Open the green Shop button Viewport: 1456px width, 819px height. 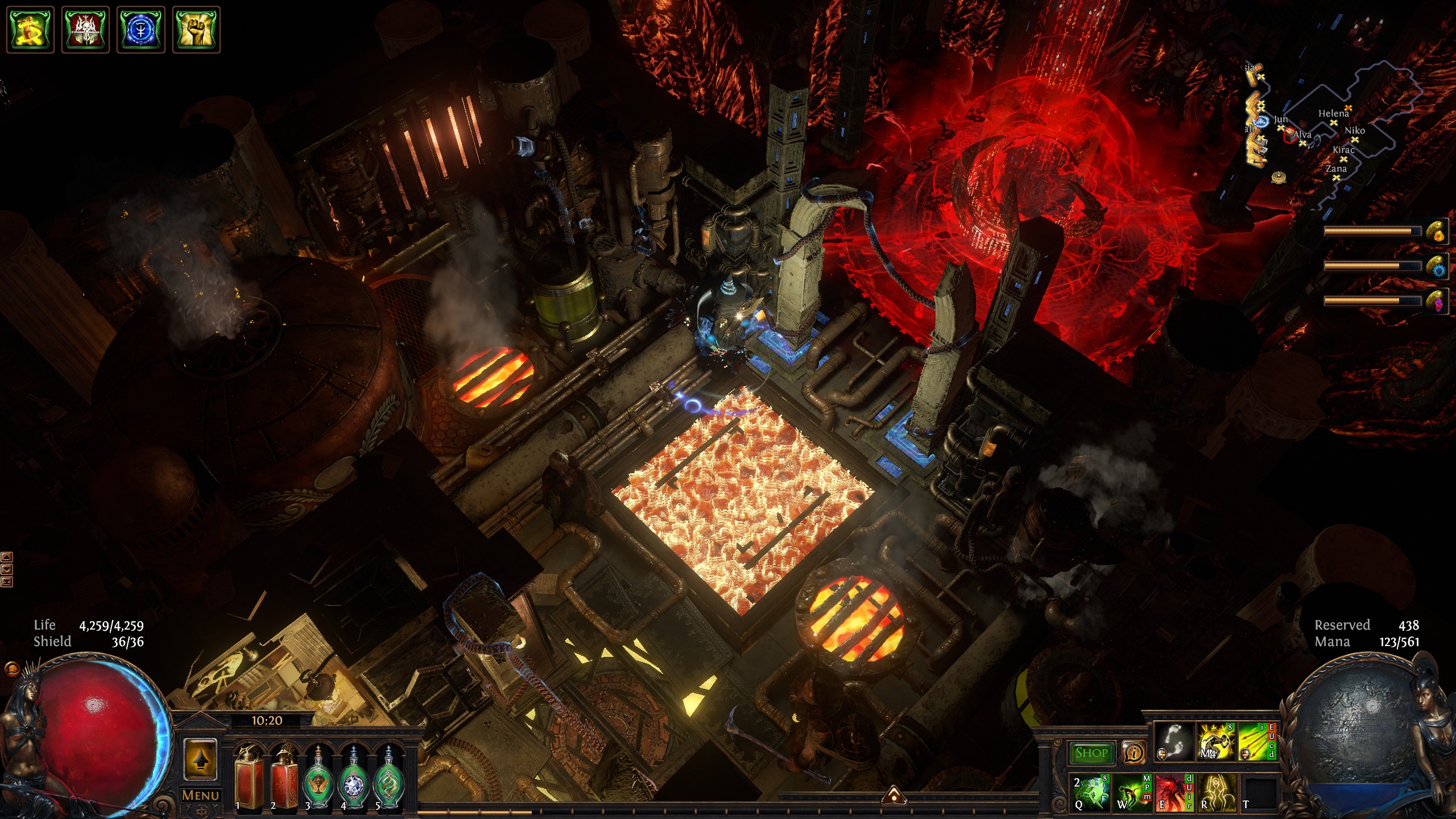point(1091,753)
